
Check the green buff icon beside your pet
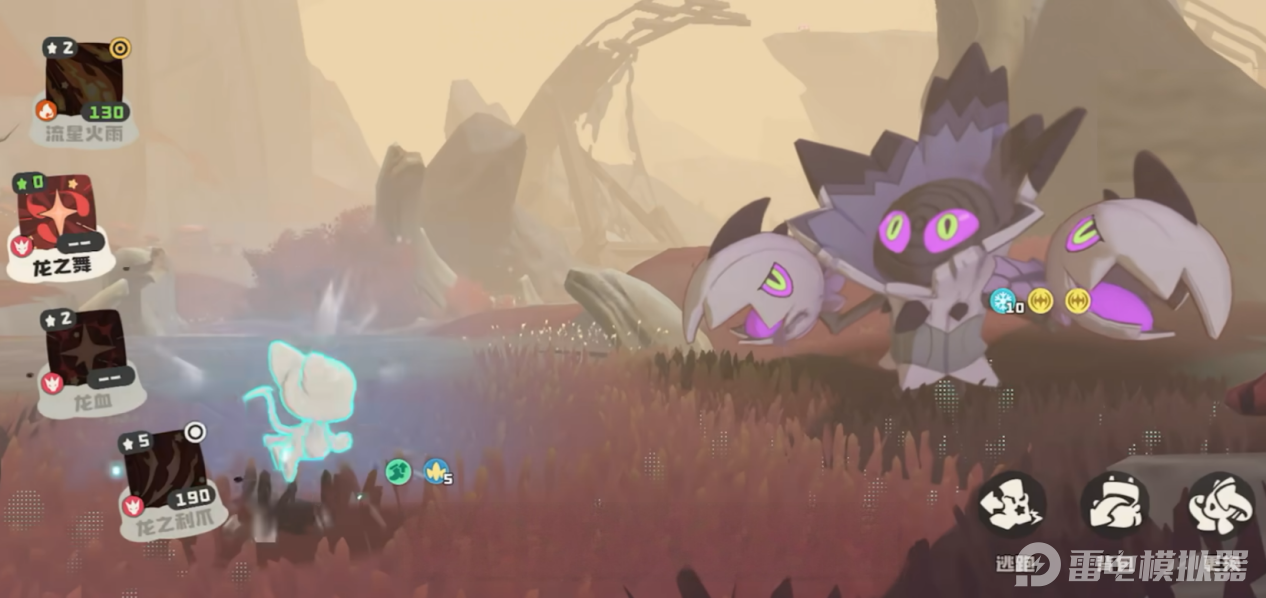[x=398, y=470]
